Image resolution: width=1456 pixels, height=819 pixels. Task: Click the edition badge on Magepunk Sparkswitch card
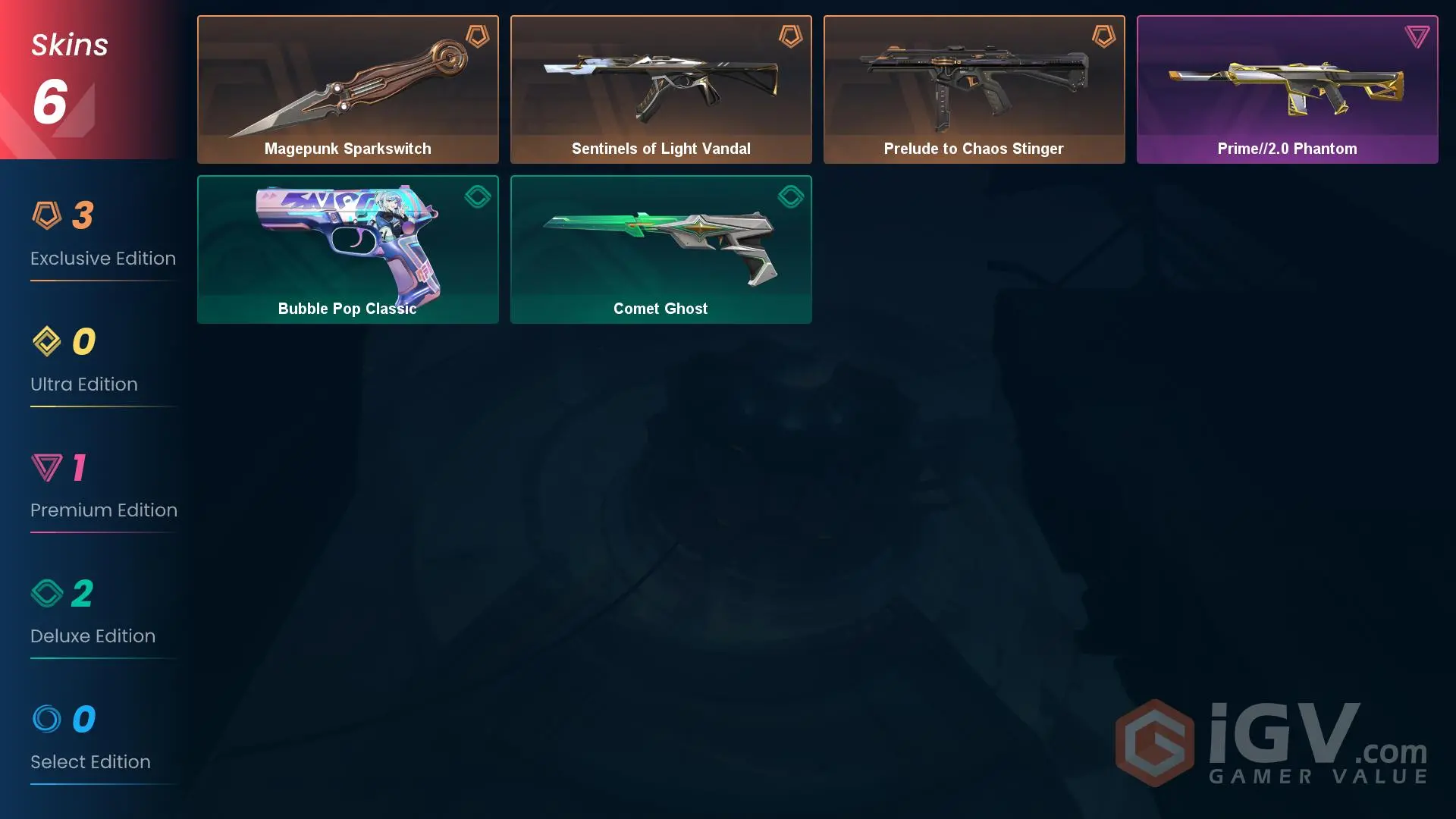(x=478, y=36)
